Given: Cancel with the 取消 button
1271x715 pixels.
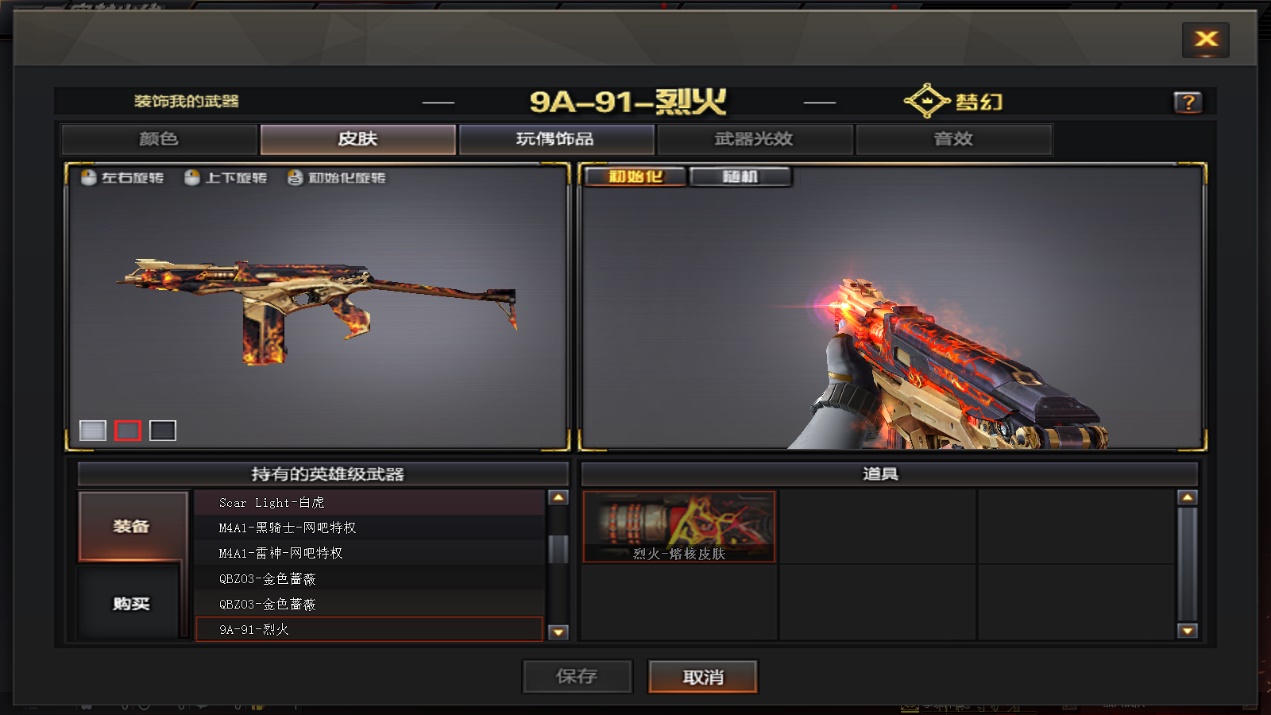Looking at the screenshot, I should point(703,677).
